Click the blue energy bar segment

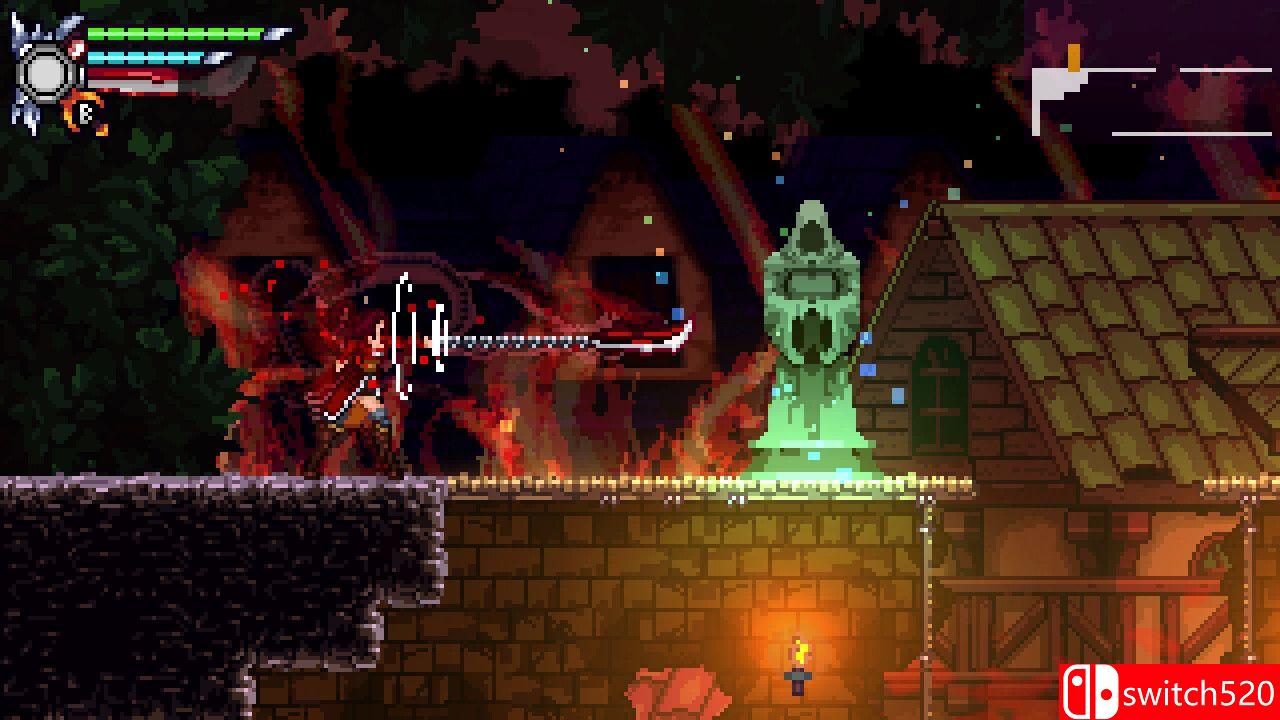pyautogui.click(x=160, y=57)
